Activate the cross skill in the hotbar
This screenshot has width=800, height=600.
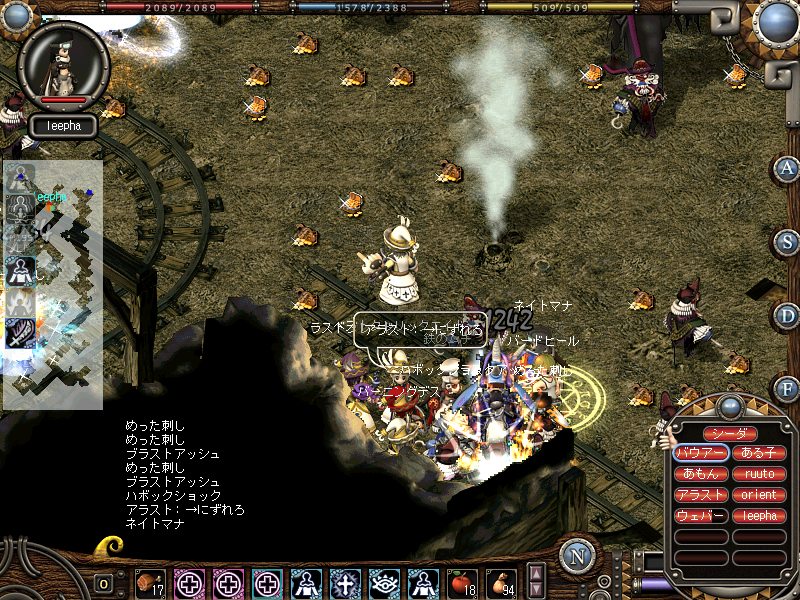pyautogui.click(x=345, y=582)
